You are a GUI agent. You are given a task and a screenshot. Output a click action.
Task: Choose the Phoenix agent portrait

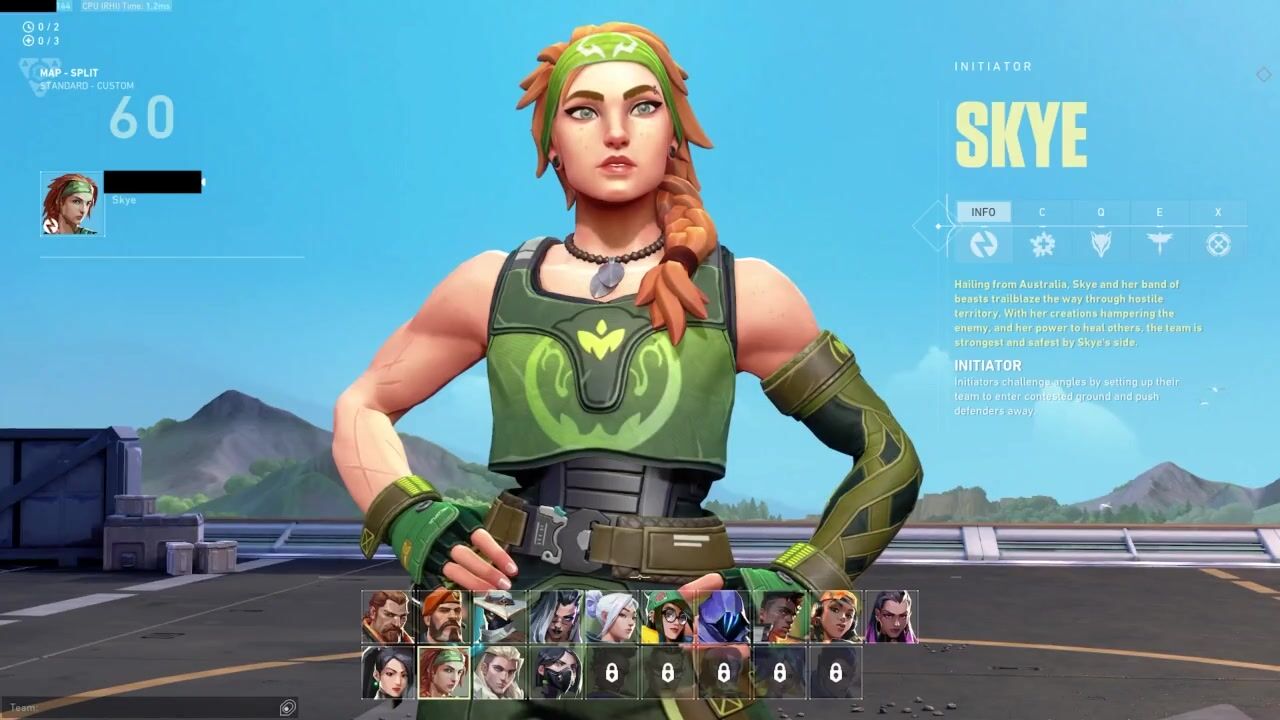779,617
